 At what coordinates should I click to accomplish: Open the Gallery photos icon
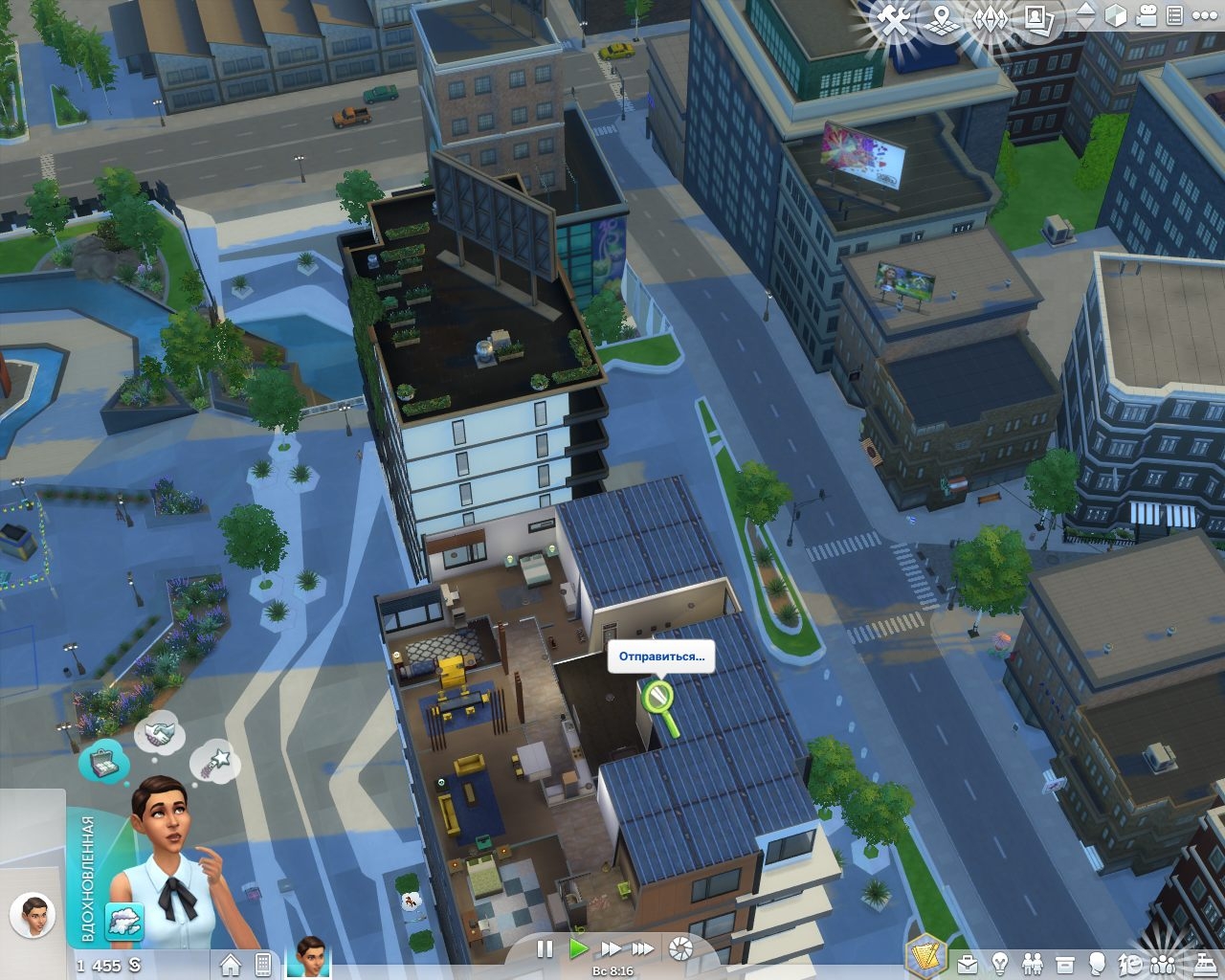pyautogui.click(x=1037, y=17)
